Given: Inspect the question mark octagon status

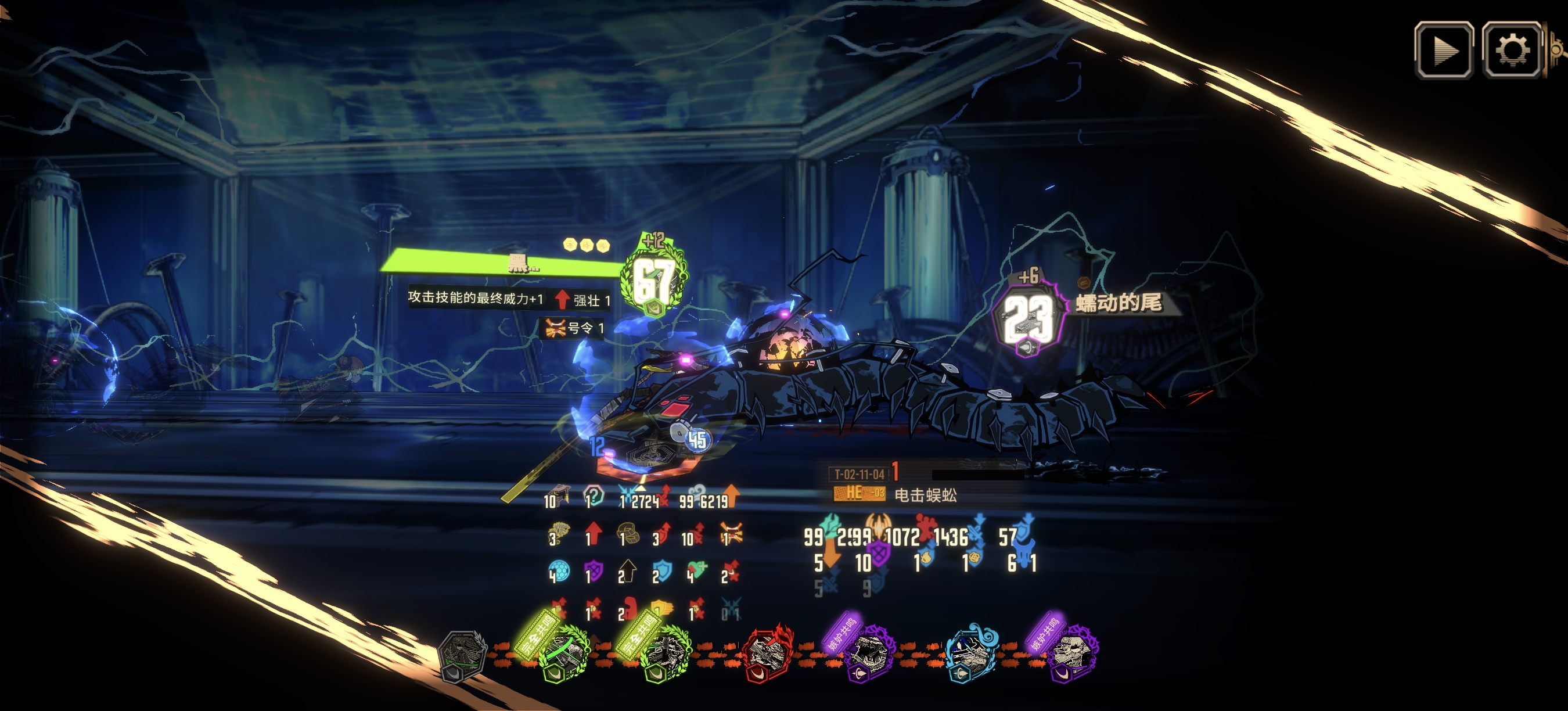Looking at the screenshot, I should point(595,496).
